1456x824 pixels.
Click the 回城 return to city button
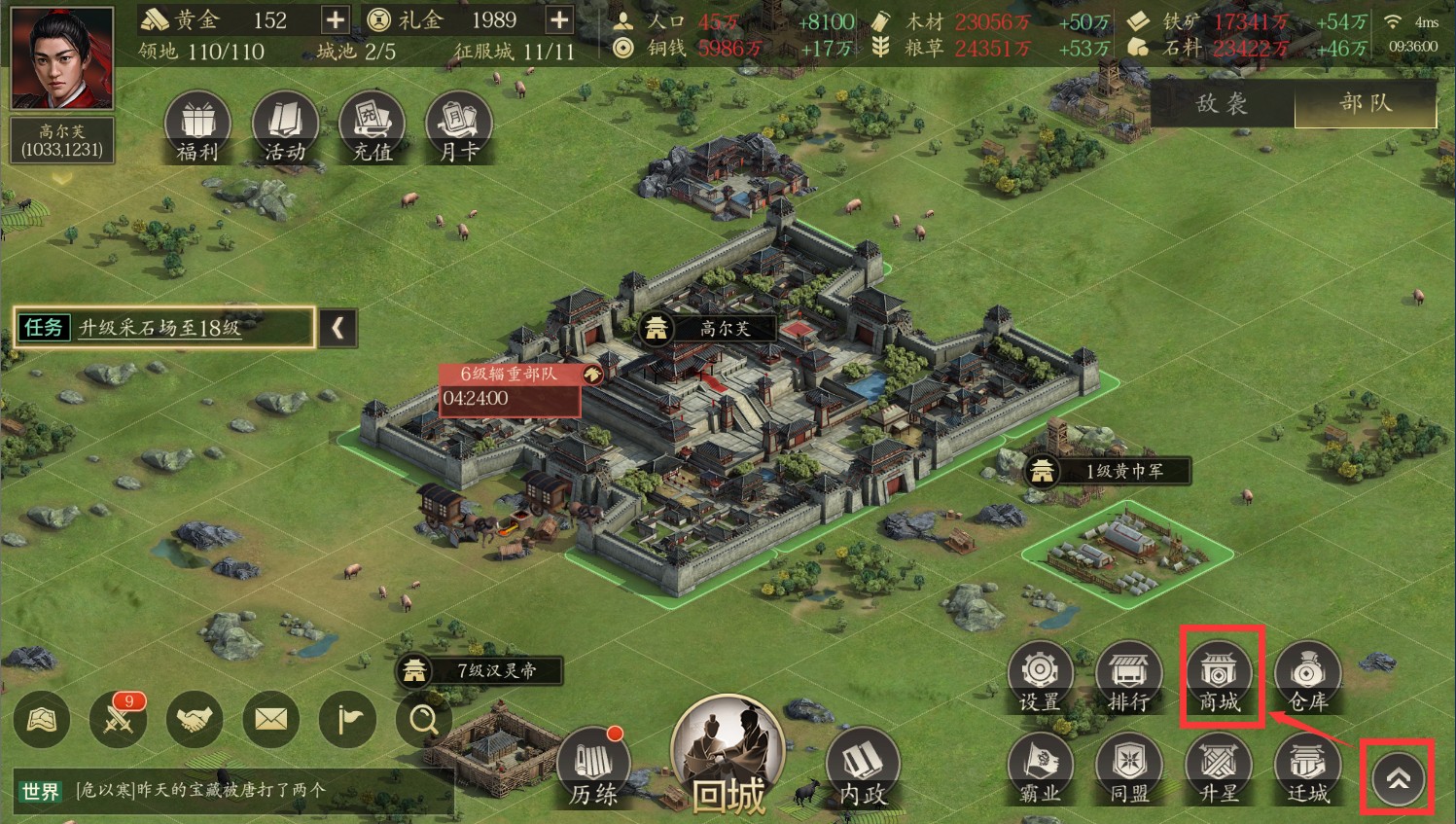[728, 759]
